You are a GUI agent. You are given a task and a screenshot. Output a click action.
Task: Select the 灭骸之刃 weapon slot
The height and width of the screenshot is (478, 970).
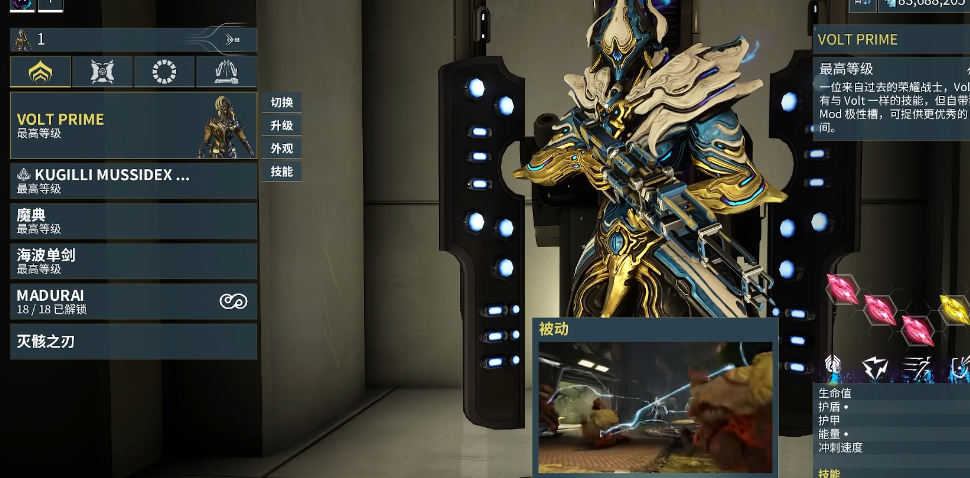click(x=133, y=341)
